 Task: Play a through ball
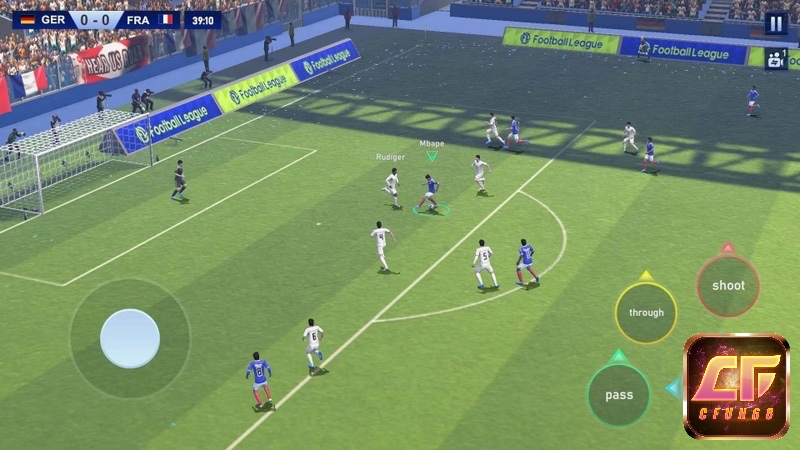[646, 313]
